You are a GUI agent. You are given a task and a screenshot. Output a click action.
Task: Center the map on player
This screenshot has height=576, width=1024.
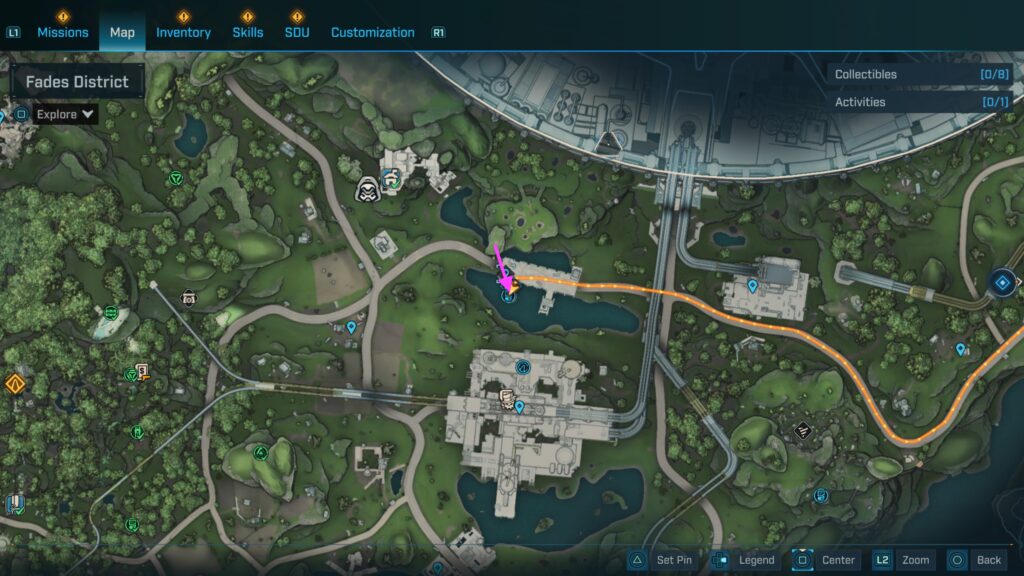pyautogui.click(x=826, y=560)
